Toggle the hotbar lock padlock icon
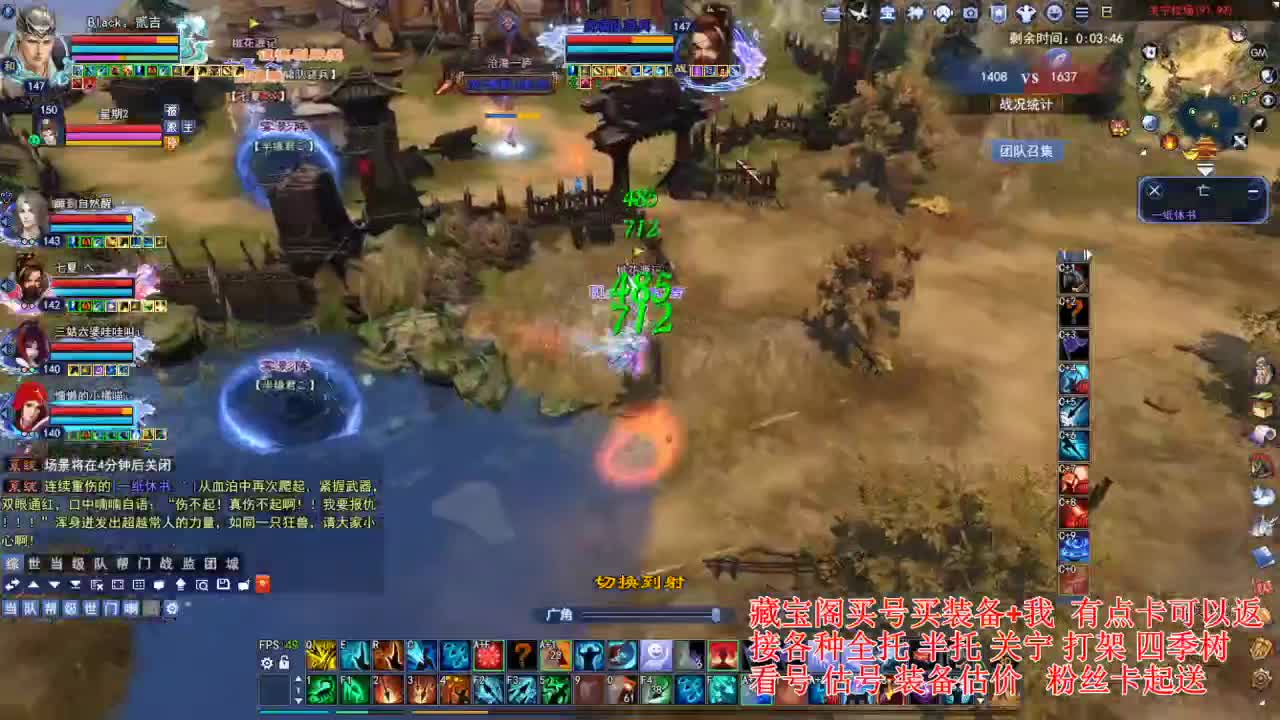This screenshot has height=720, width=1280. click(x=283, y=661)
